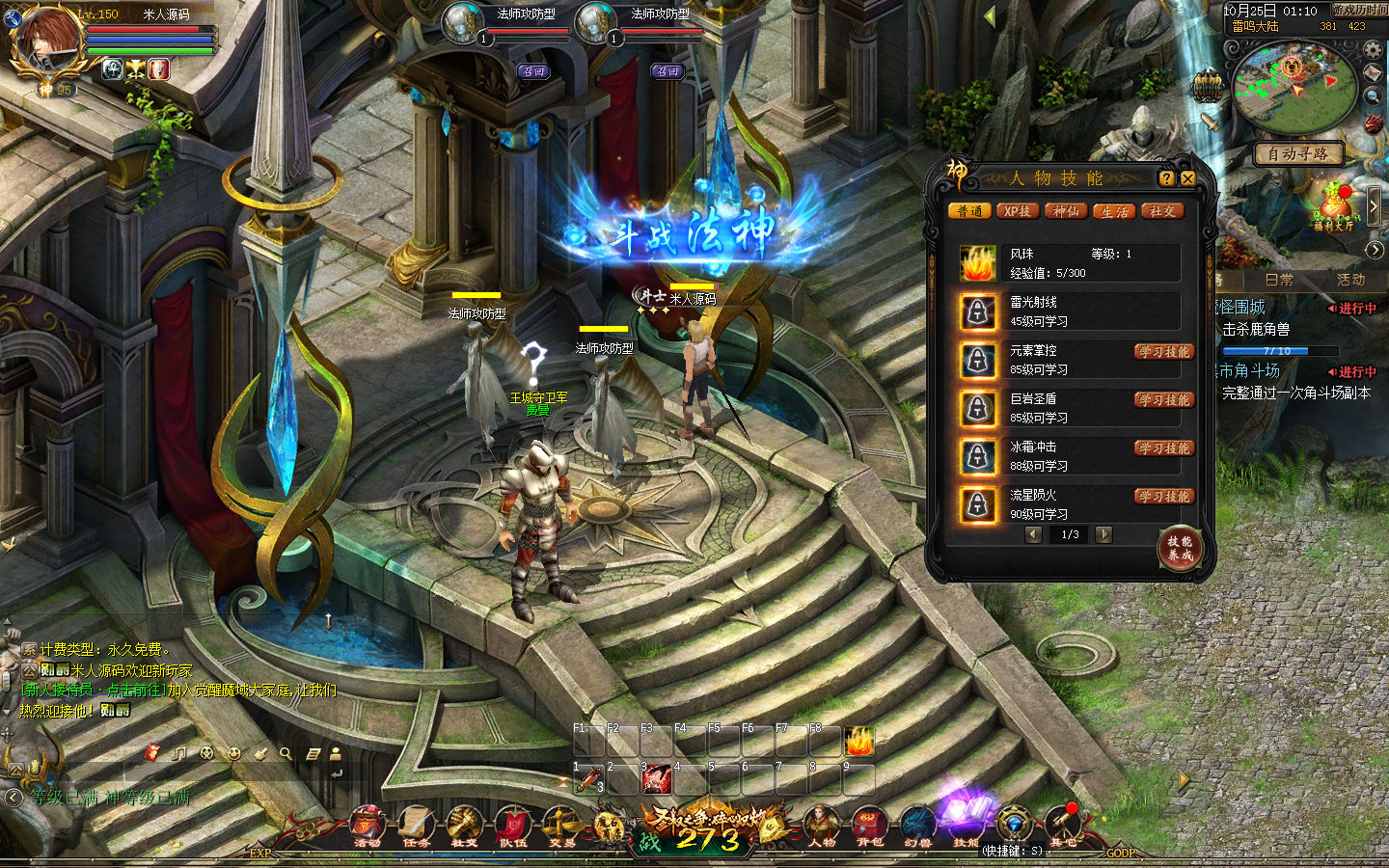Image resolution: width=1389 pixels, height=868 pixels.
Task: Open the 福利大厅 welfare hall icon
Action: (x=1334, y=209)
